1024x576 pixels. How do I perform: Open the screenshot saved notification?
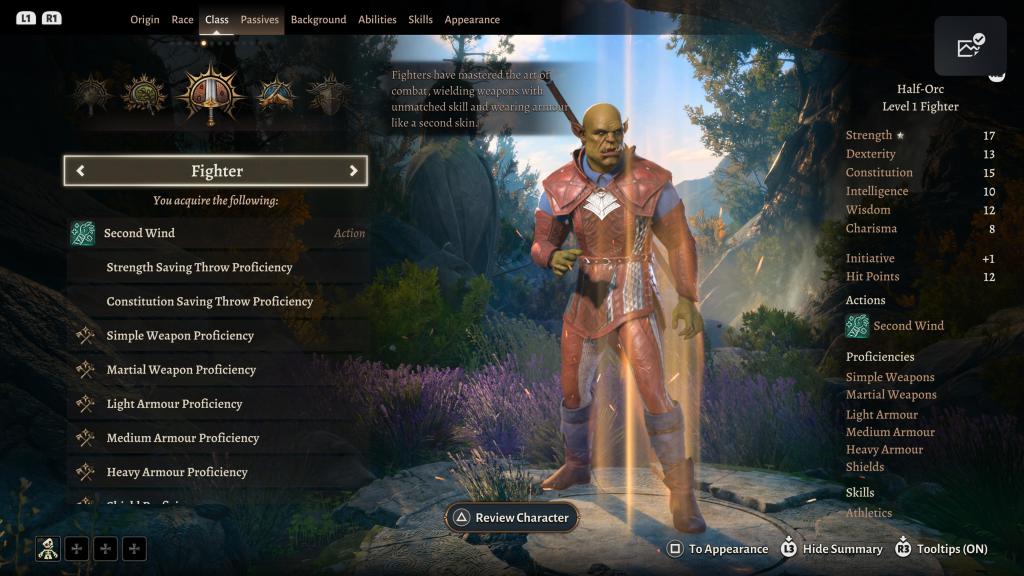click(970, 47)
